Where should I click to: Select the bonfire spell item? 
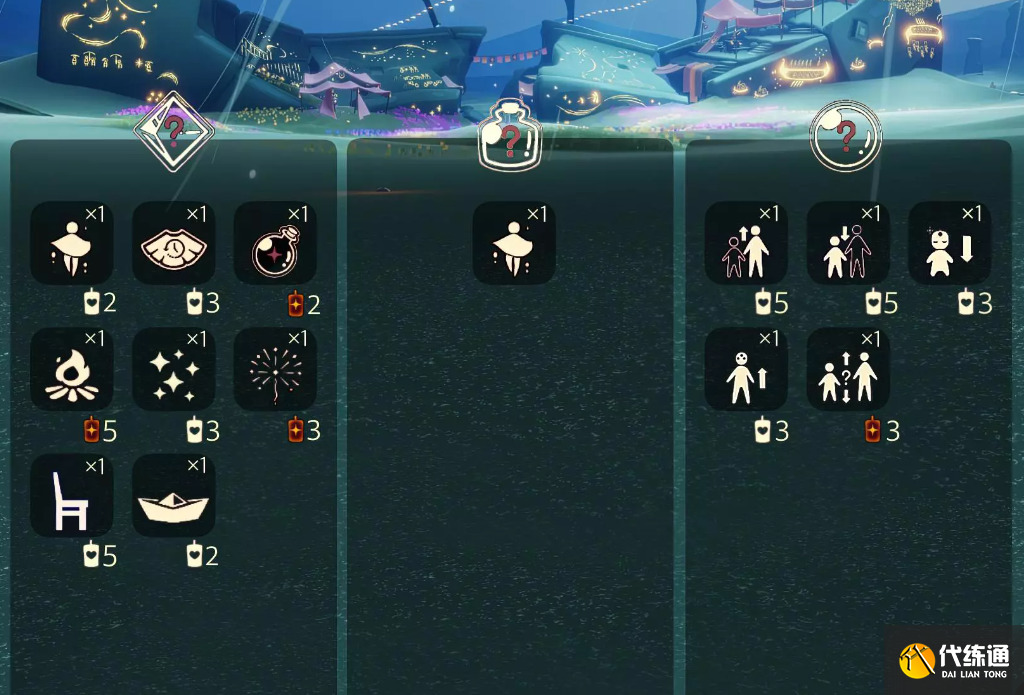71,369
